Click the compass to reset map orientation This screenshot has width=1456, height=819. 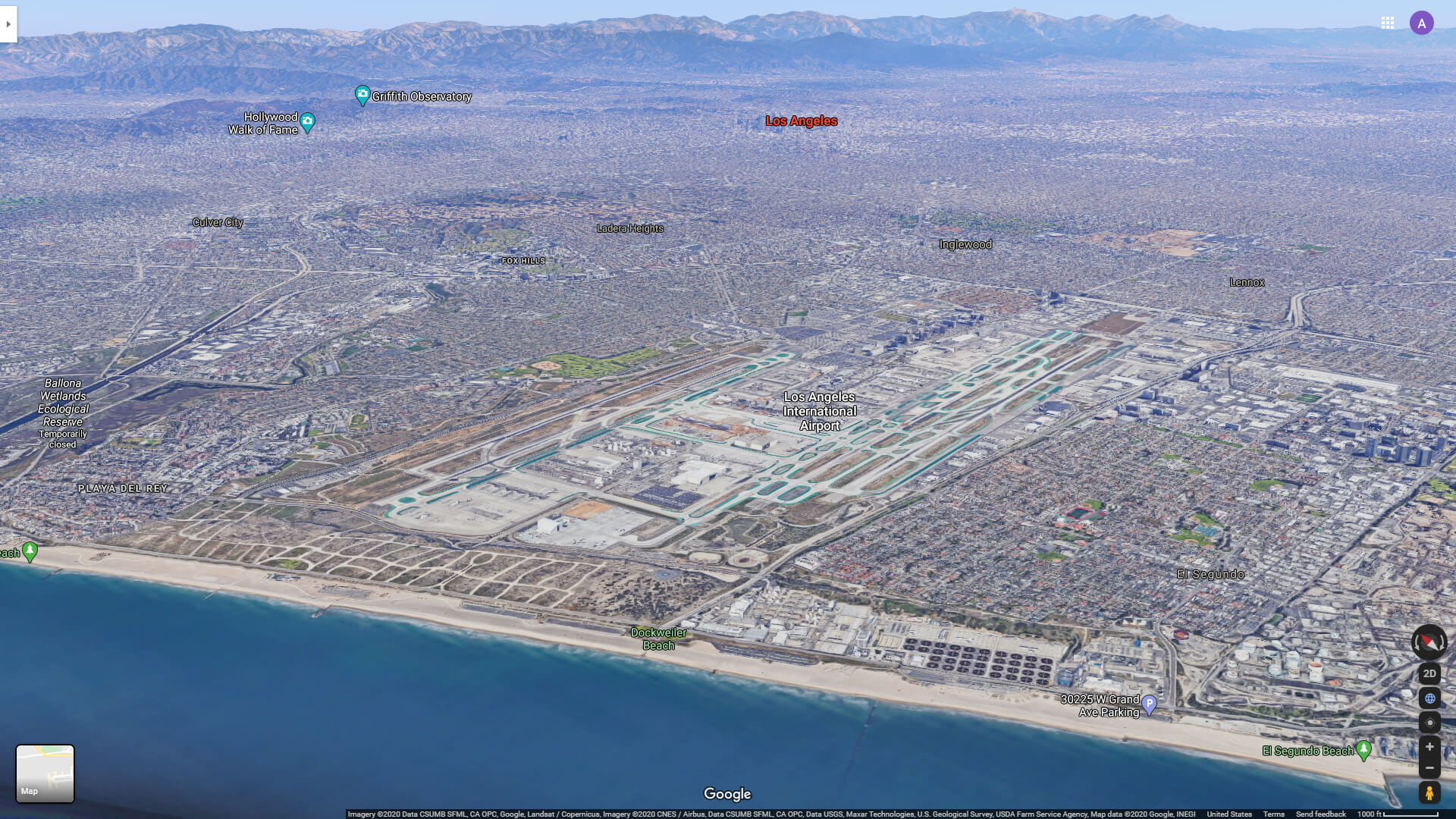click(x=1429, y=642)
